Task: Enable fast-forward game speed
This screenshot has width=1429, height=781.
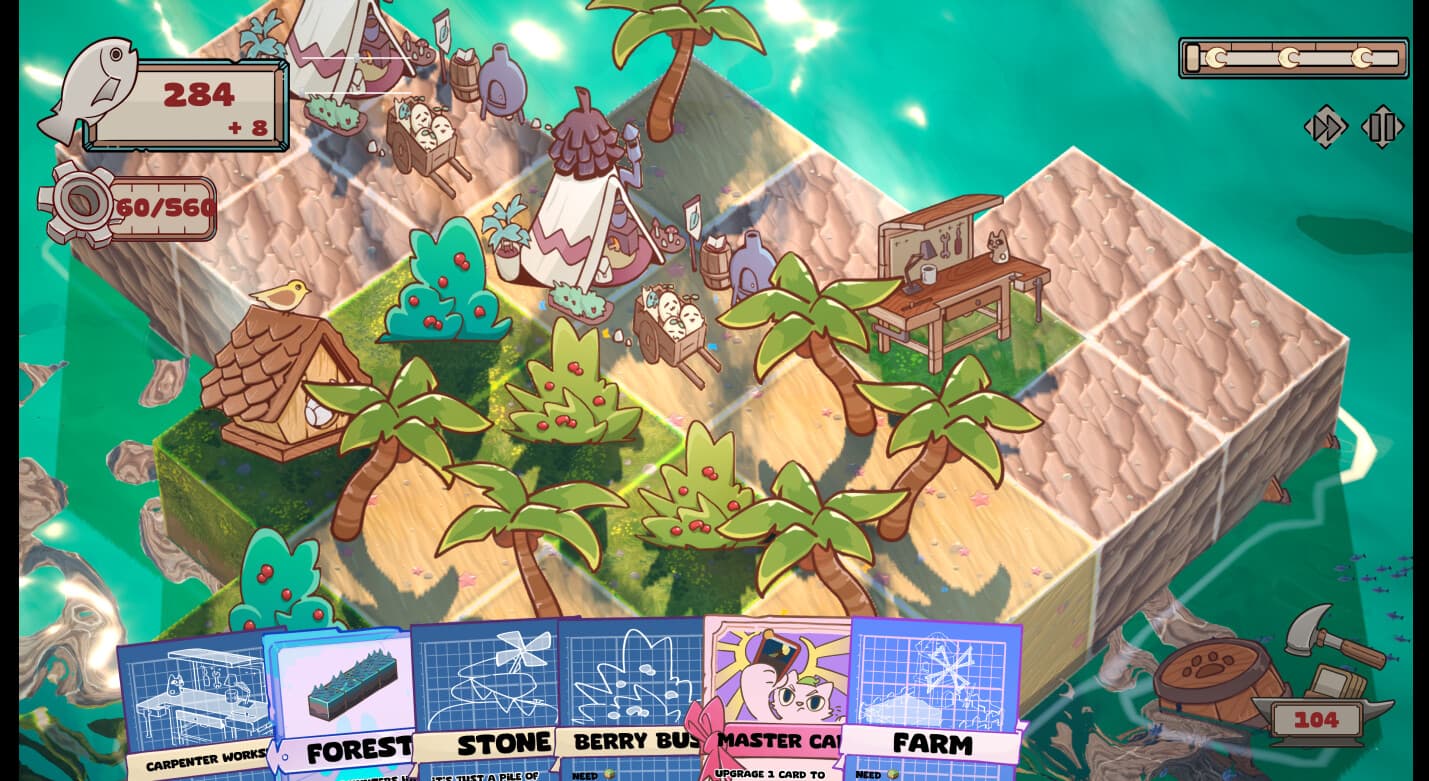Action: (1326, 126)
